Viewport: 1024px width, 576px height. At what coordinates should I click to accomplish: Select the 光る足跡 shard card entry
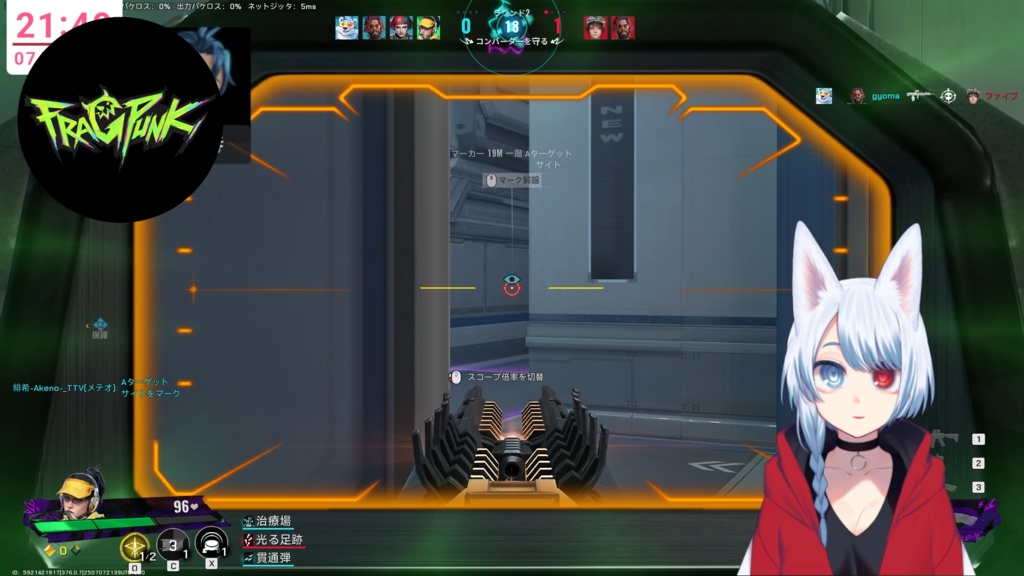pyautogui.click(x=278, y=539)
